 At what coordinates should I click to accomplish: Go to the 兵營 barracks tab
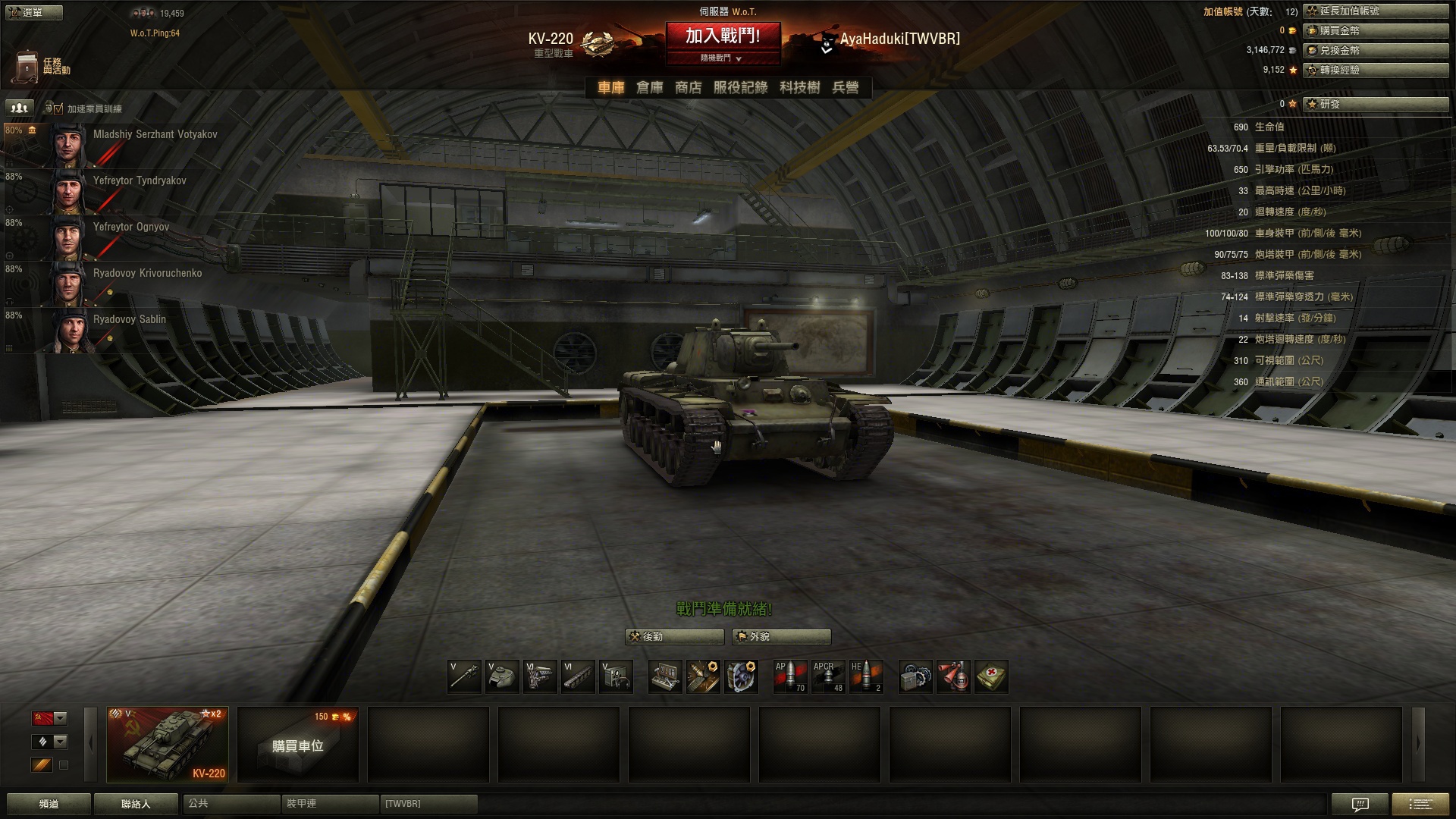point(846,88)
